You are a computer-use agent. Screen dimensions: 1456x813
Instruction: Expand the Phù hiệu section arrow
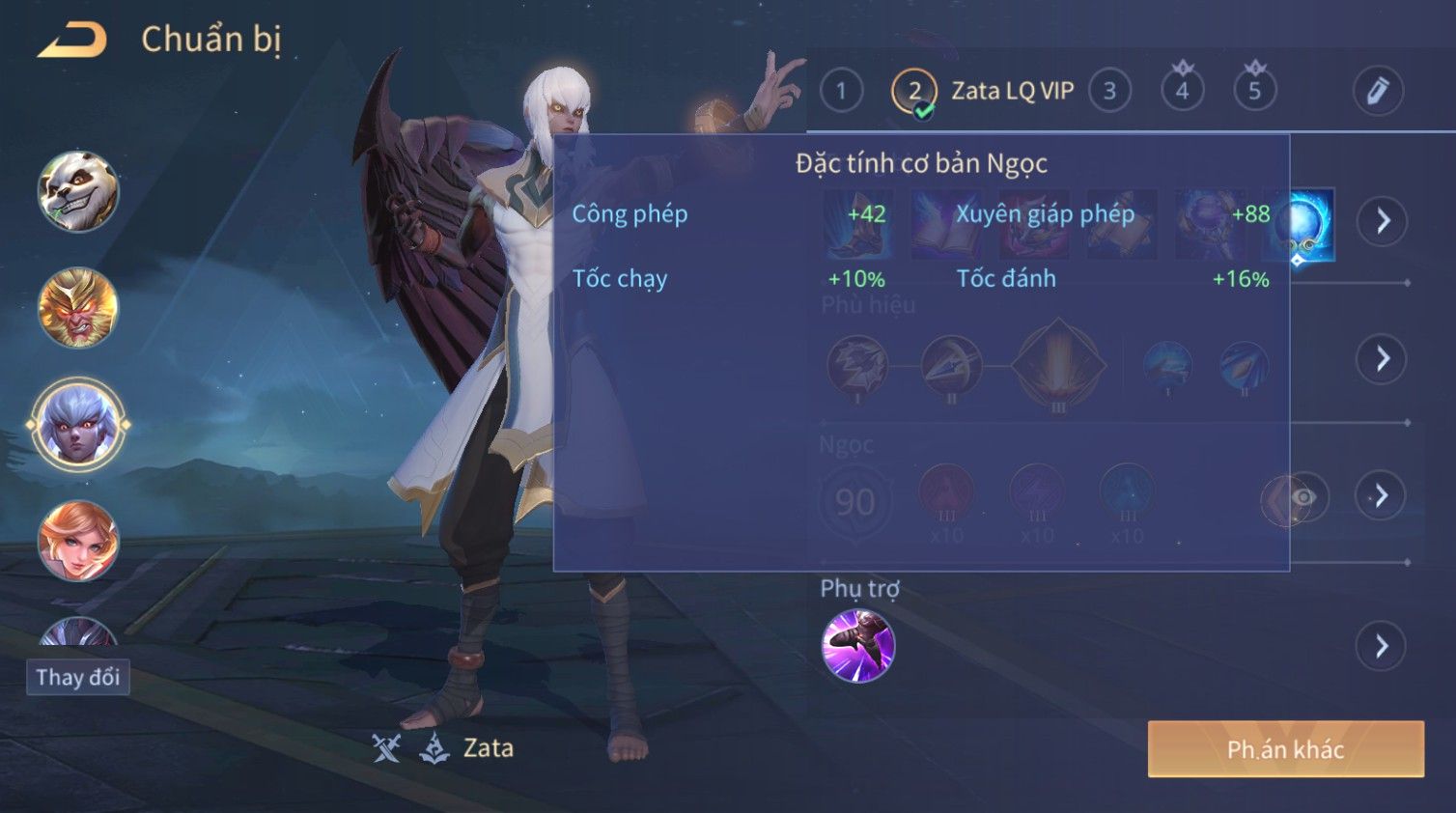tap(1383, 359)
